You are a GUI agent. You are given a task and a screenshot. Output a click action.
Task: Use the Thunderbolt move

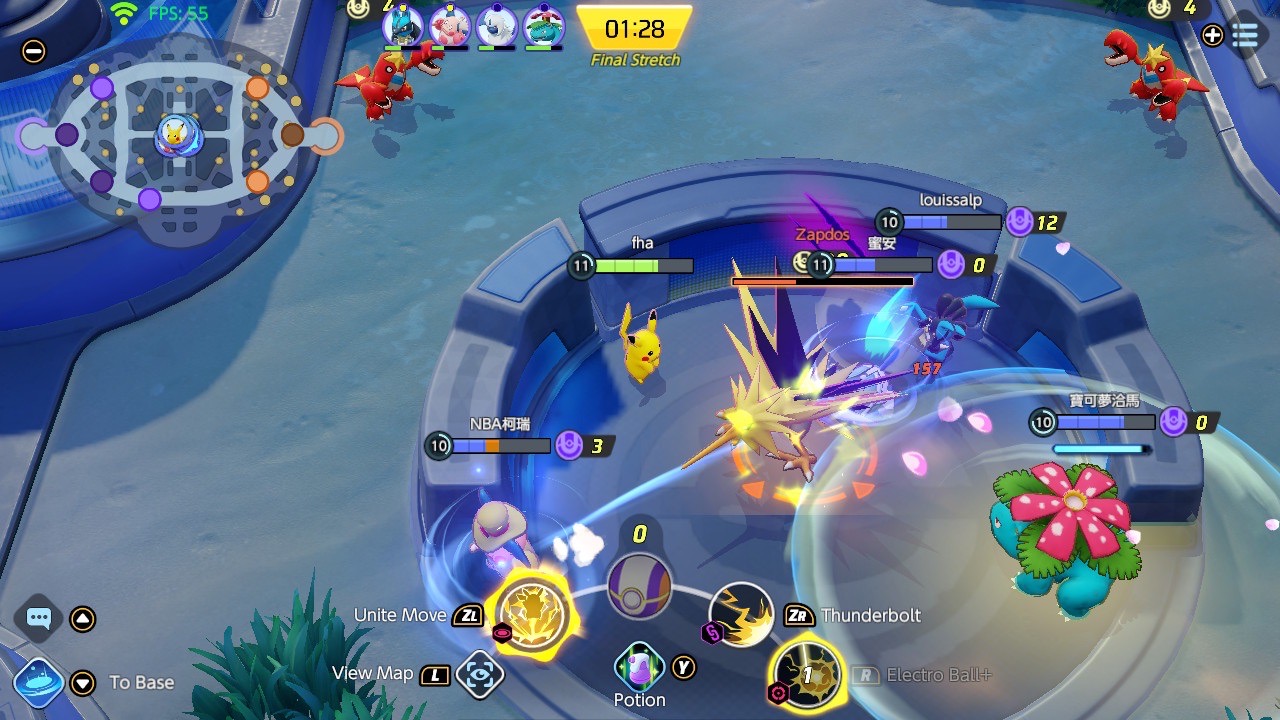(741, 614)
